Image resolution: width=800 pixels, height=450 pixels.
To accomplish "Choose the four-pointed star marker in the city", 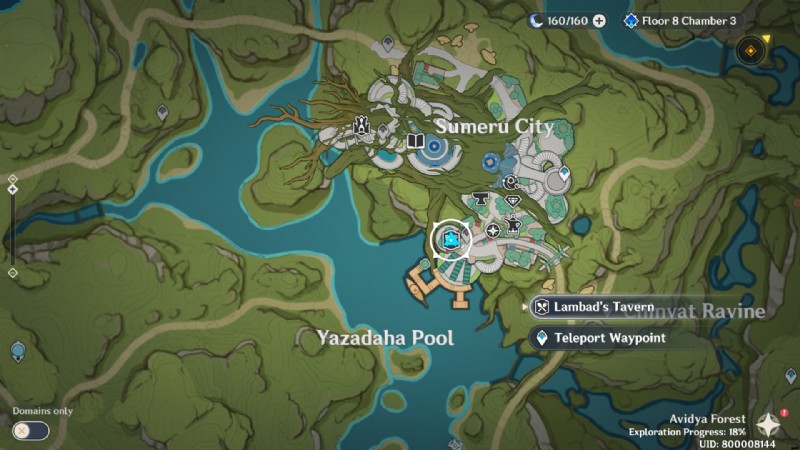I will point(493,231).
